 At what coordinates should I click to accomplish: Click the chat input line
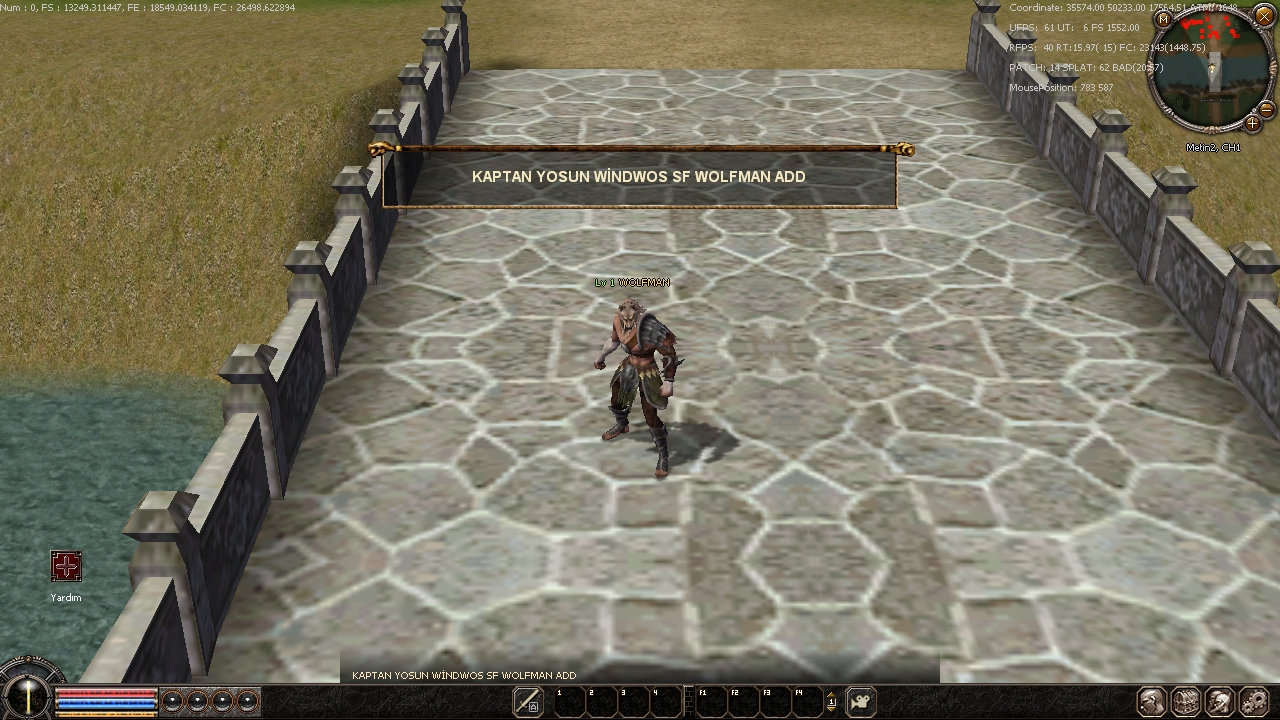pyautogui.click(x=640, y=675)
